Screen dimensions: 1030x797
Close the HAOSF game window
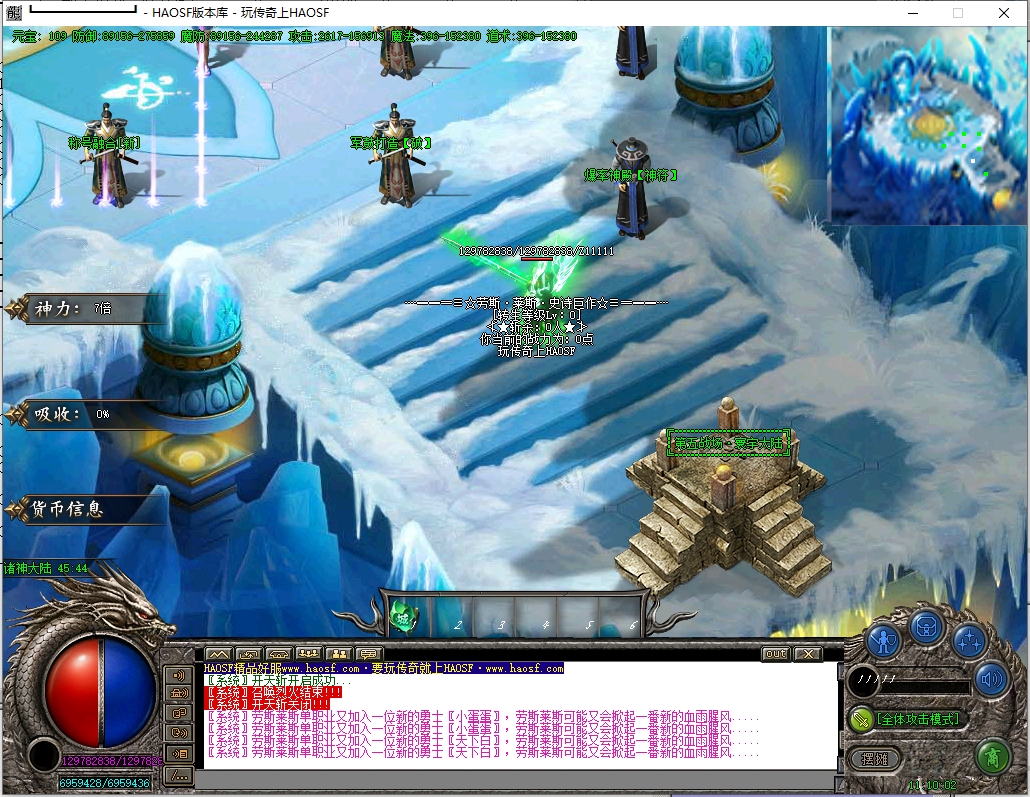[1004, 13]
